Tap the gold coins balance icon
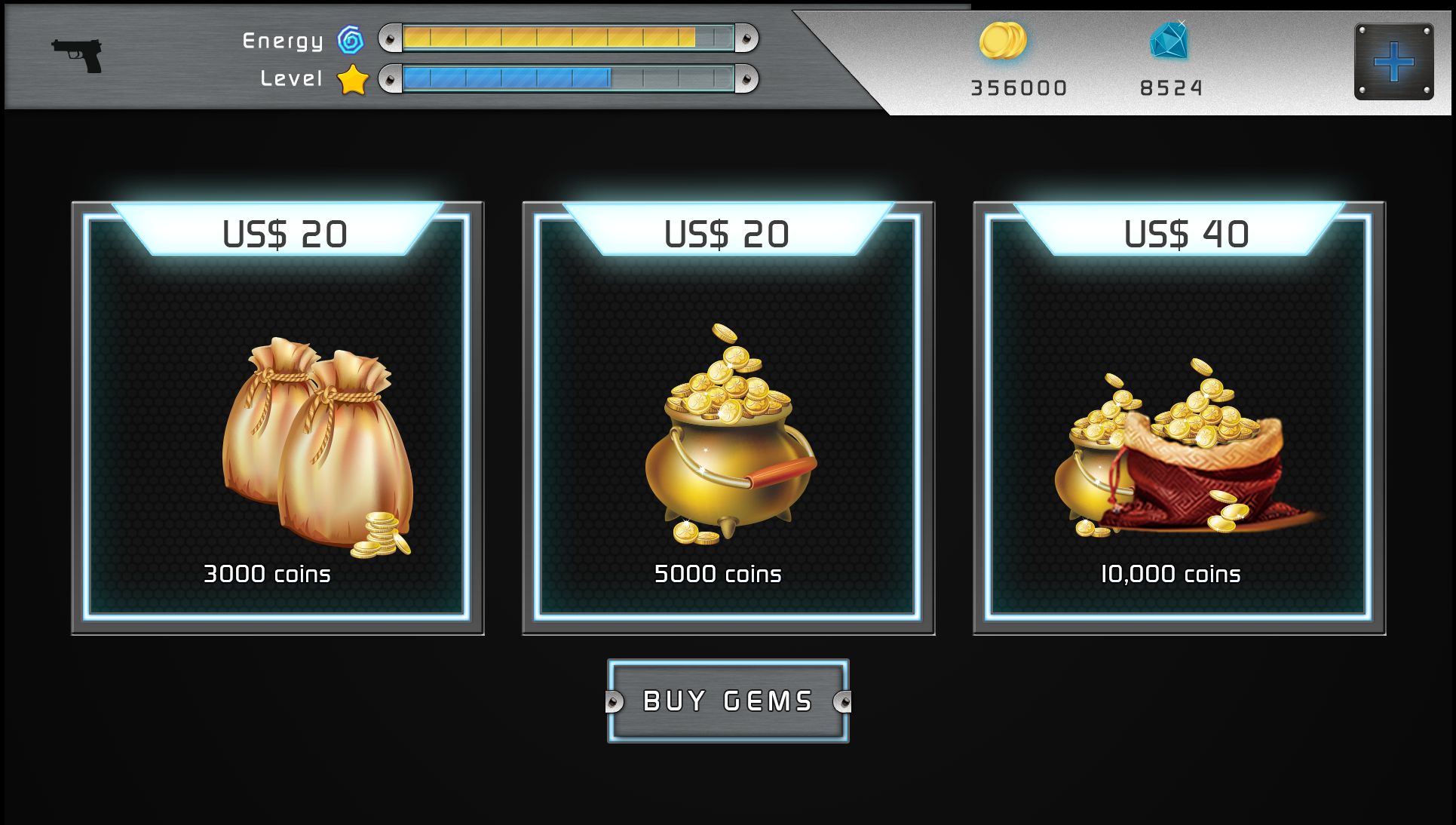This screenshot has width=1456, height=825. (x=1003, y=41)
